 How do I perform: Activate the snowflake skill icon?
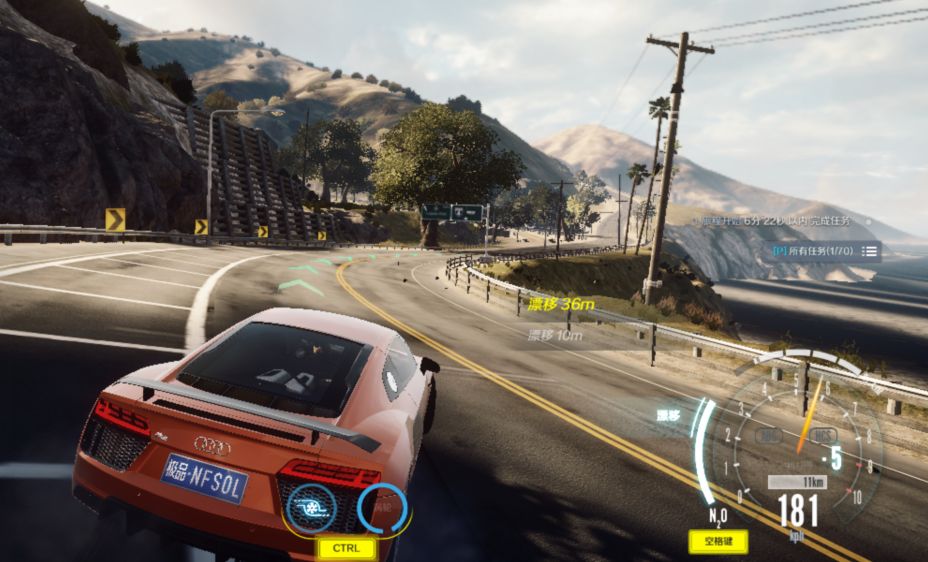(309, 508)
